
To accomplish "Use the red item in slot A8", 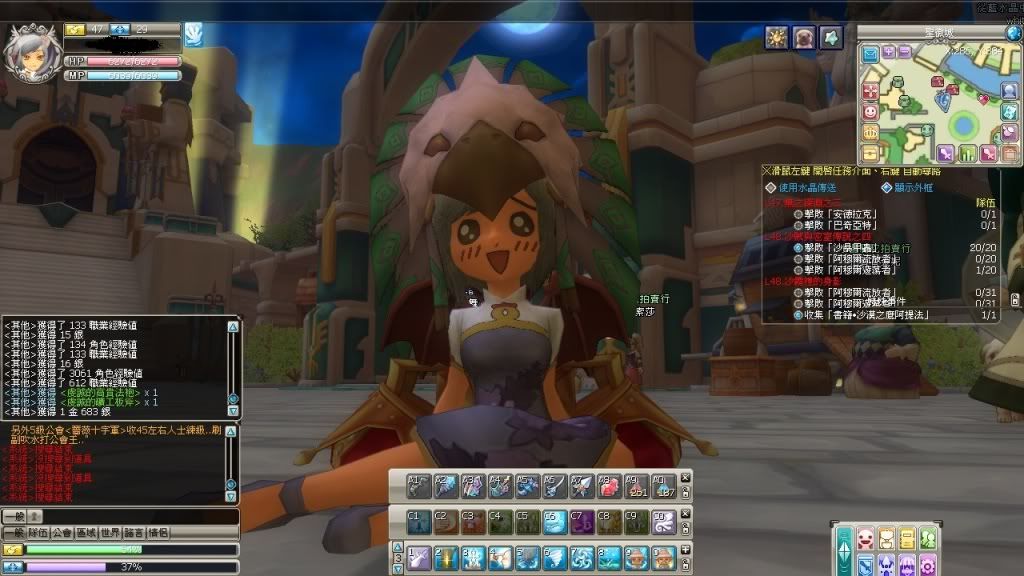I will (x=609, y=486).
